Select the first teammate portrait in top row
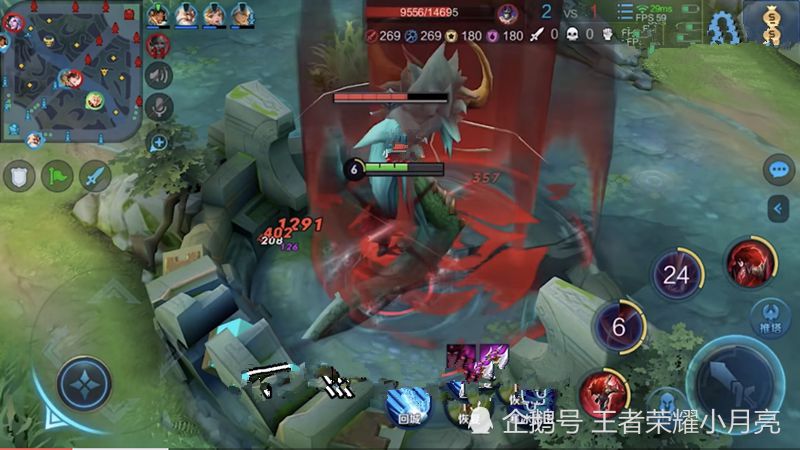The height and width of the screenshot is (450, 800). pyautogui.click(x=158, y=14)
